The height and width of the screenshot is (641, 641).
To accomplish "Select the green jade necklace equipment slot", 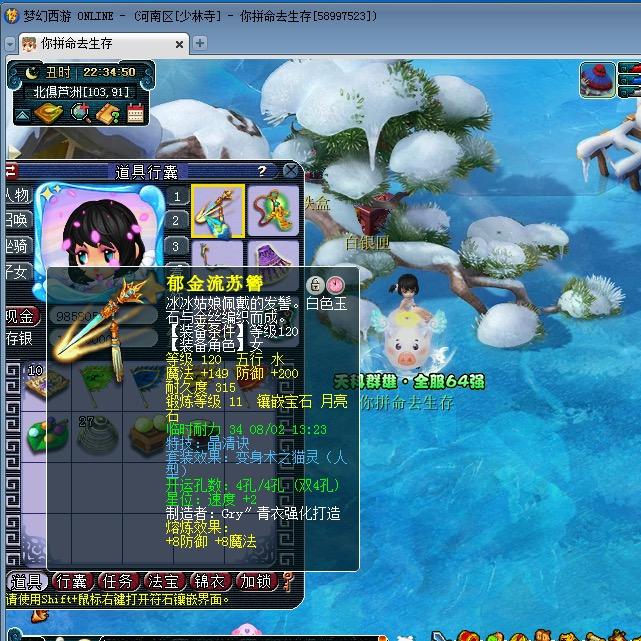I will (x=273, y=210).
